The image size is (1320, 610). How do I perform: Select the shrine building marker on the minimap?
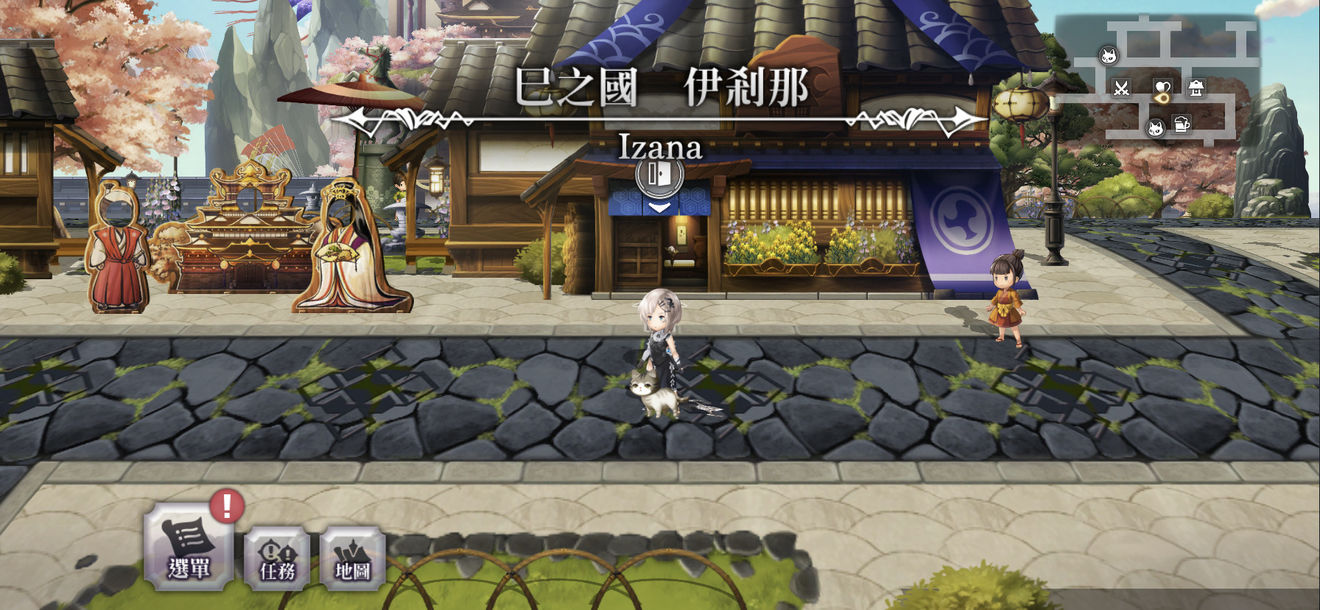(1196, 88)
